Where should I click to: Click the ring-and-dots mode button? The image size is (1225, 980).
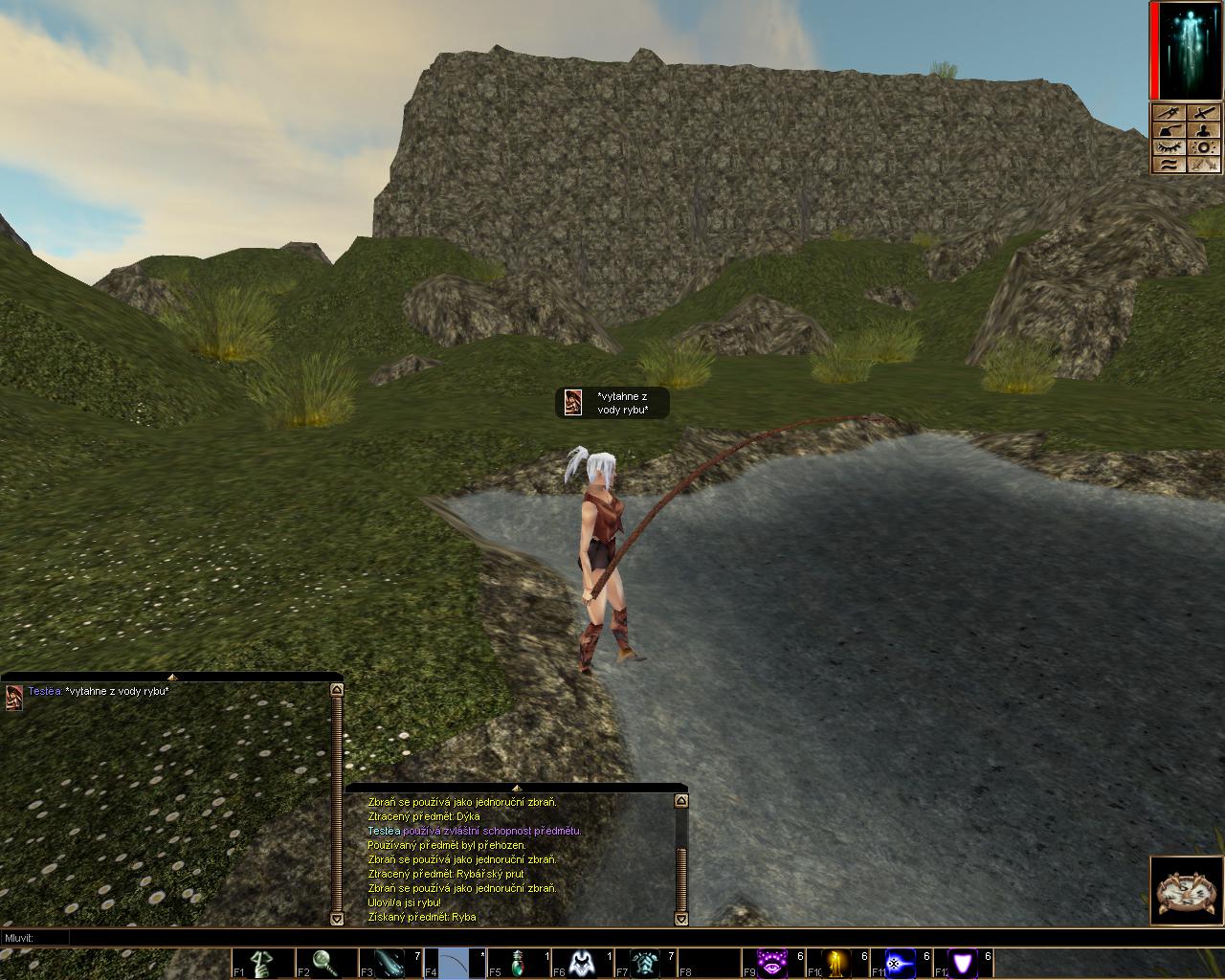point(1204,147)
